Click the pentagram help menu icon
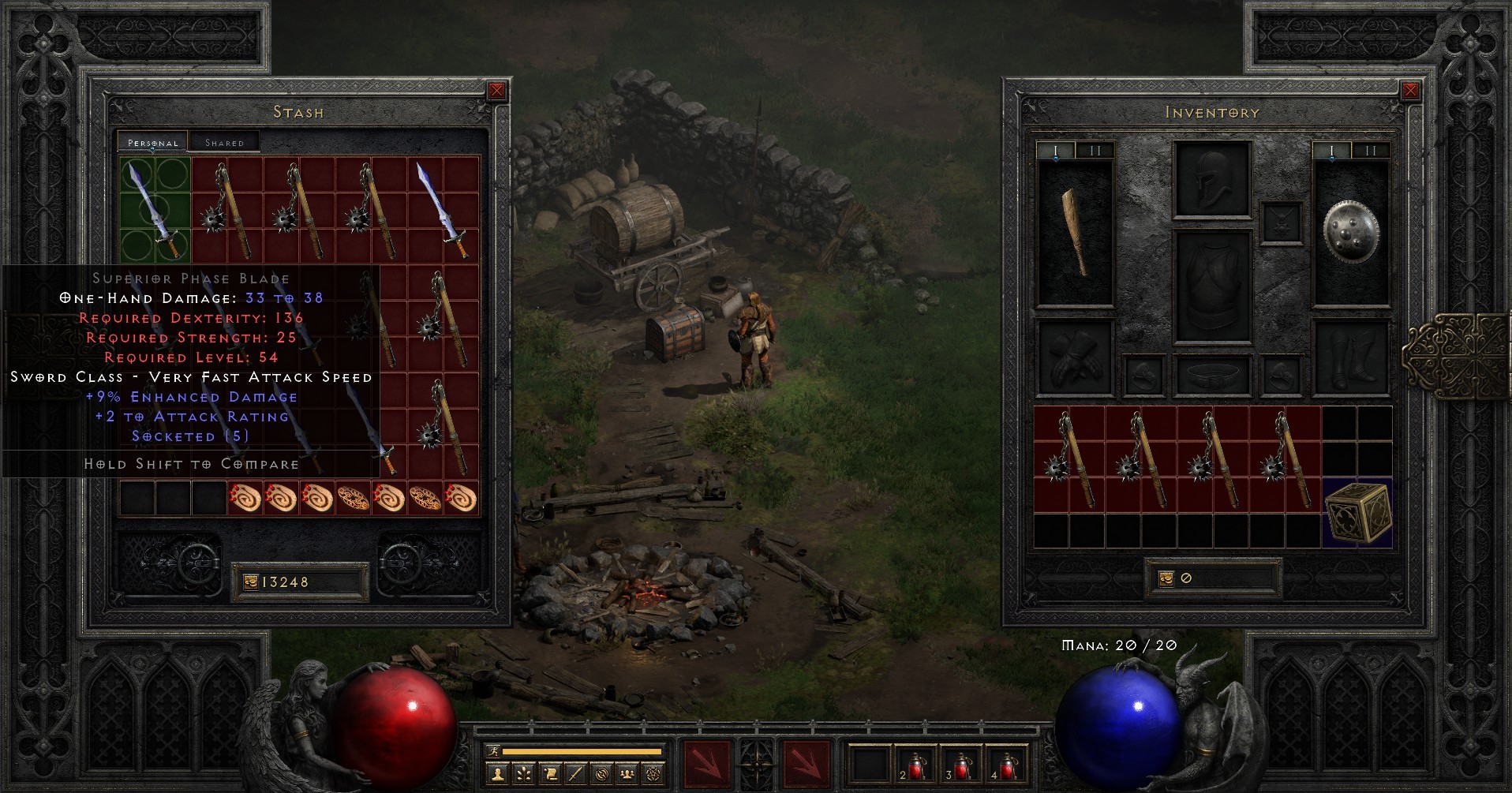1512x793 pixels. click(653, 775)
